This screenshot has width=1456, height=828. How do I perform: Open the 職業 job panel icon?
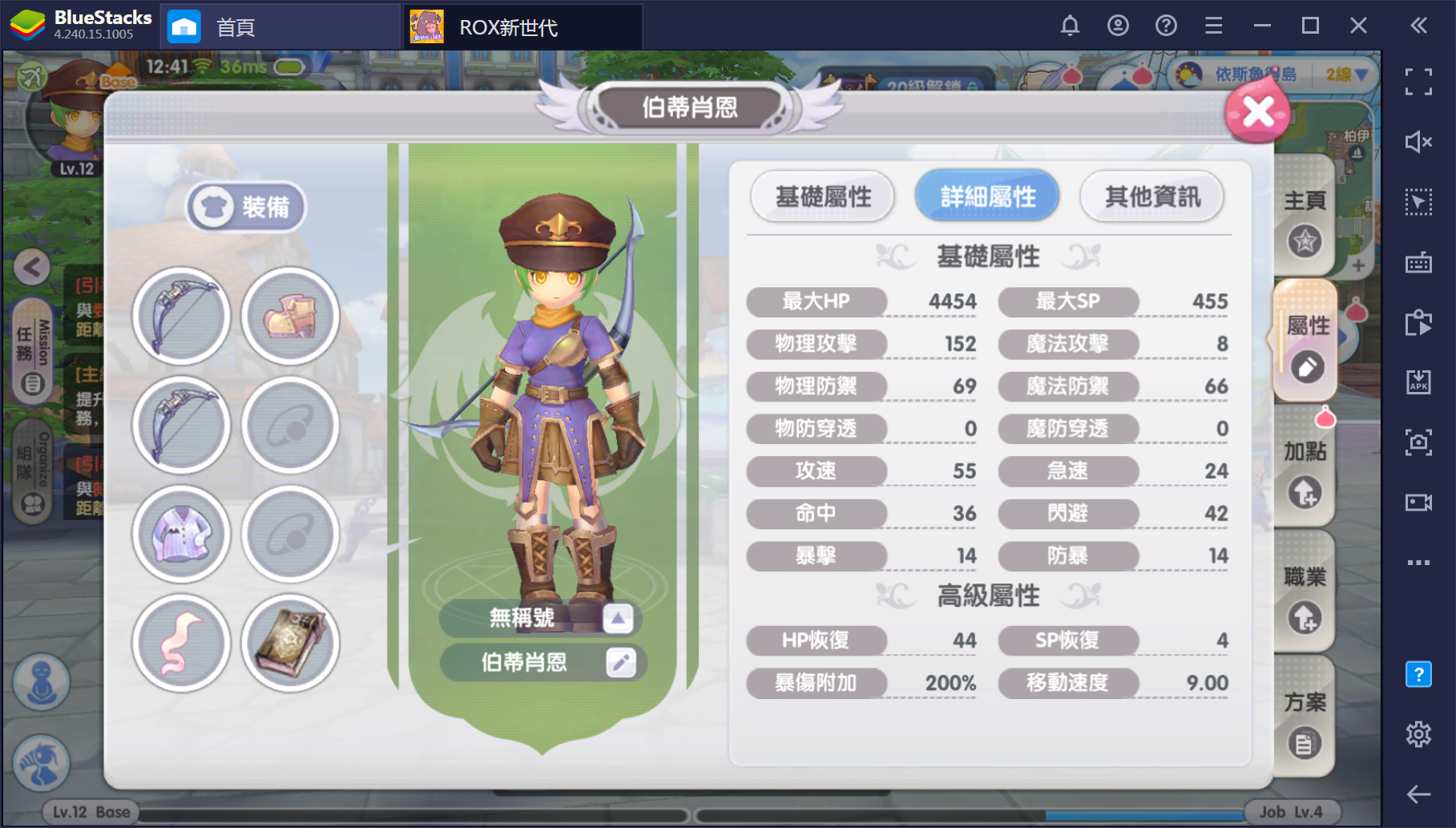pyautogui.click(x=1305, y=593)
